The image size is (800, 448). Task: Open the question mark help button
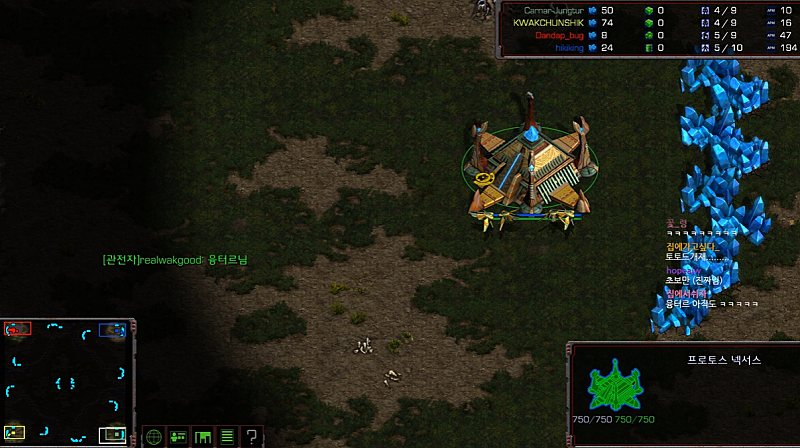coord(252,436)
